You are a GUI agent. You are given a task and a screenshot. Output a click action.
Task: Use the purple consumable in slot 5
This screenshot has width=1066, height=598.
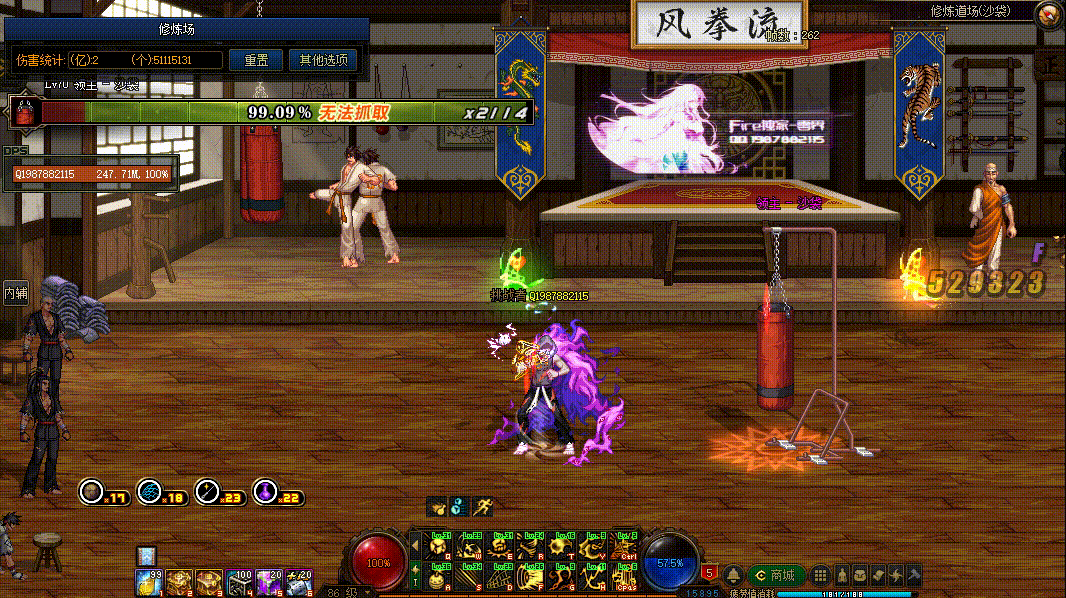coord(268,581)
